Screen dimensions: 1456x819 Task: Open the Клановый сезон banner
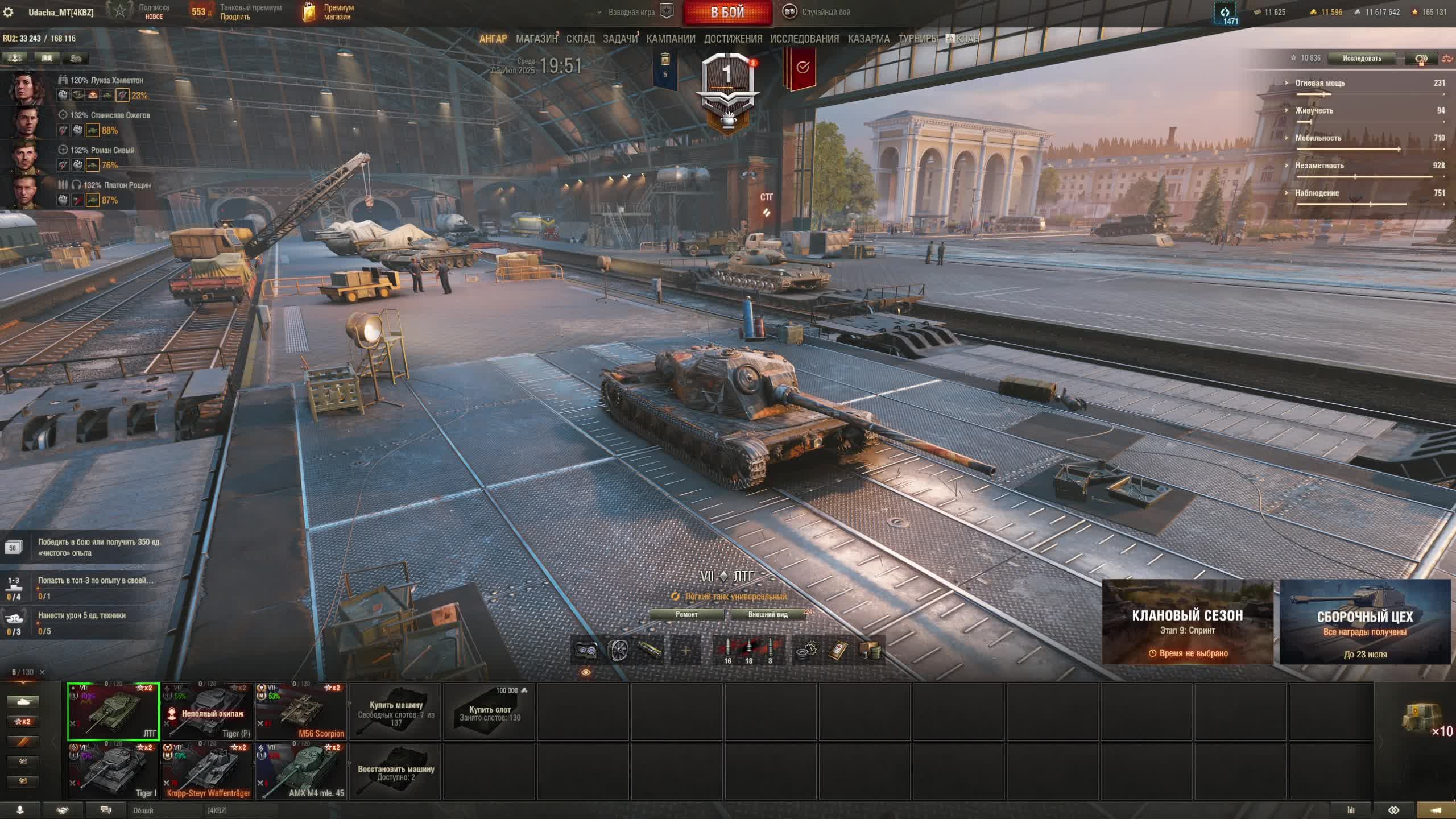1187,622
